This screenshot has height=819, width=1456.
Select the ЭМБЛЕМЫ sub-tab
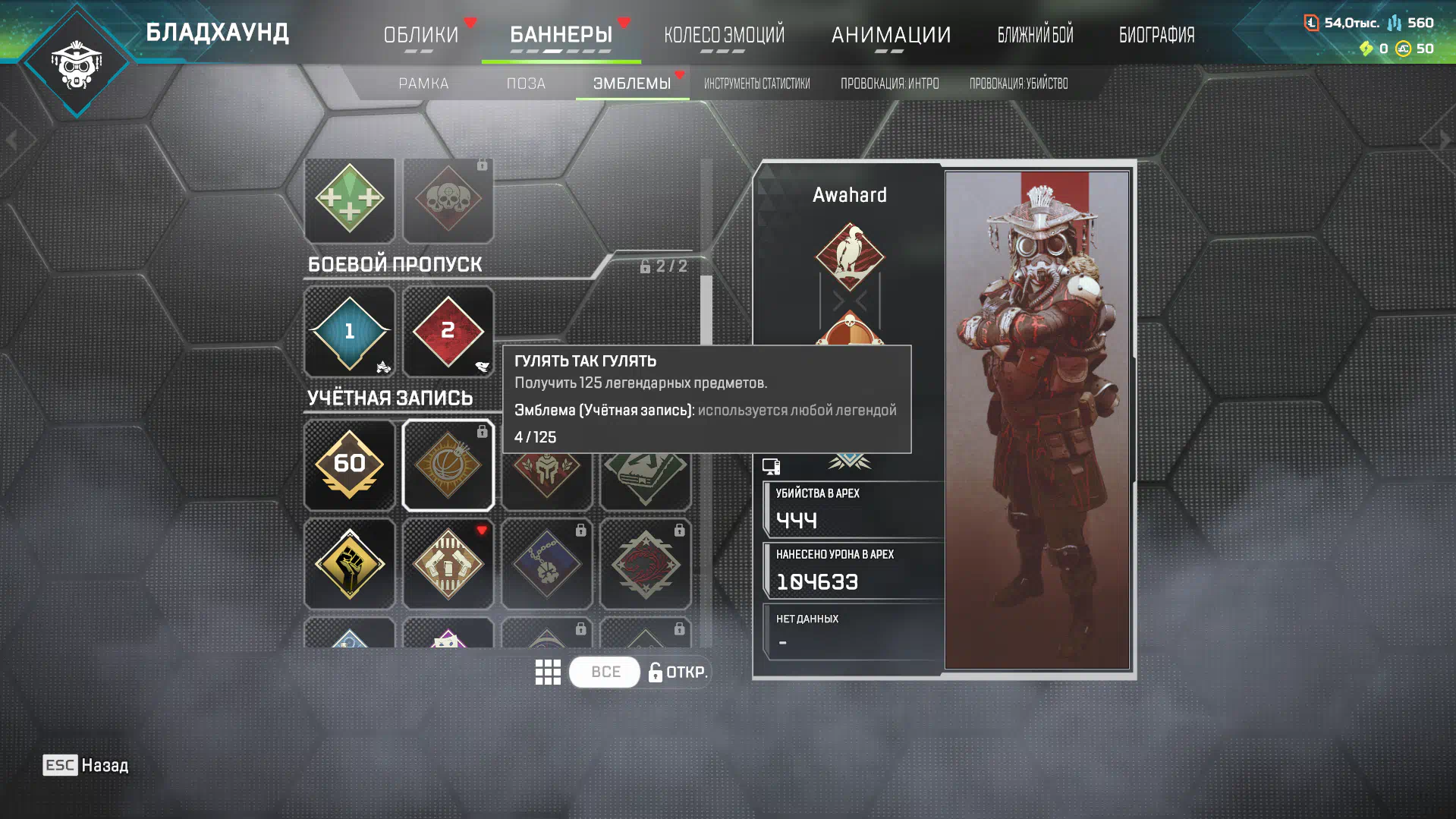631,83
